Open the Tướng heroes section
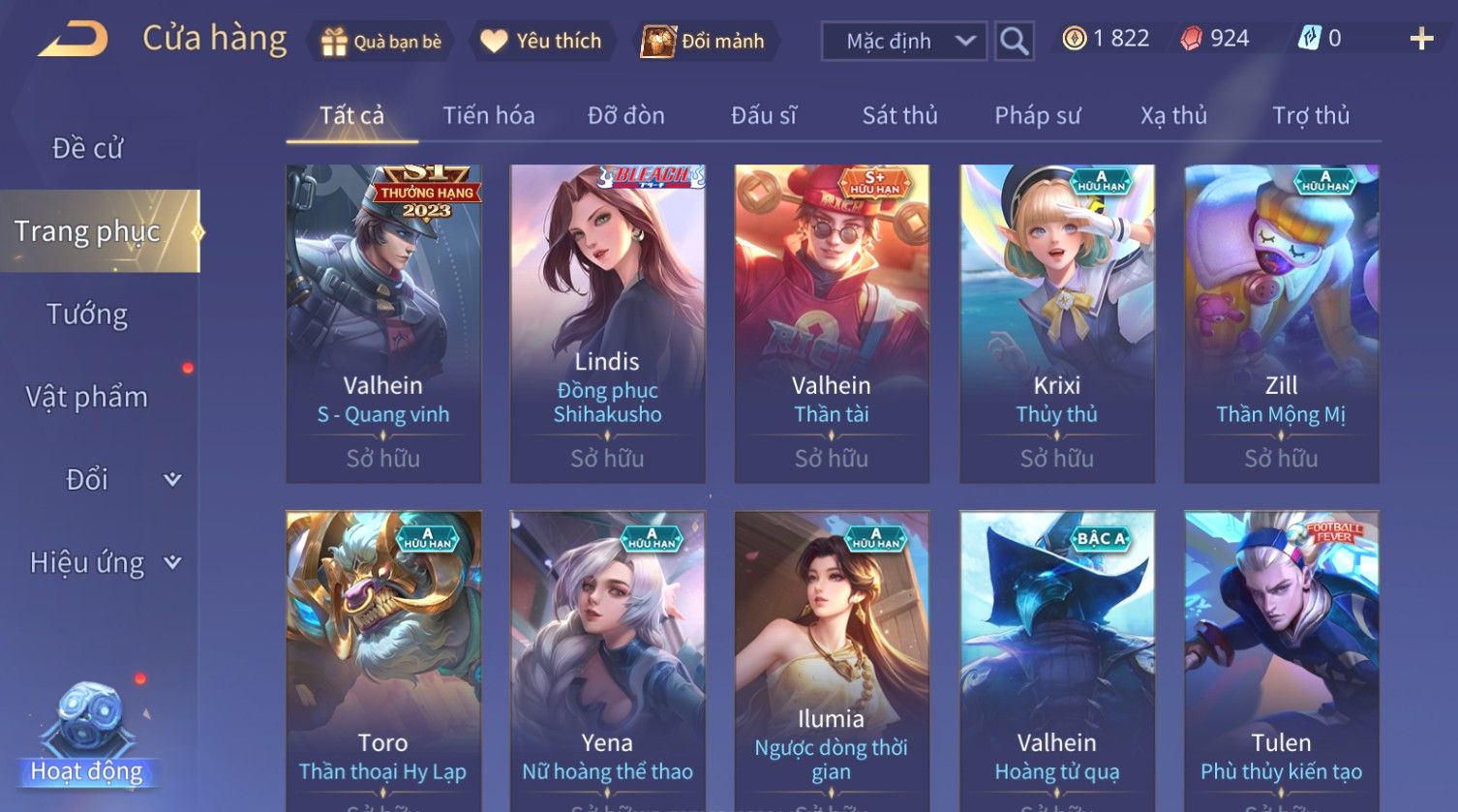1458x812 pixels. [x=87, y=315]
